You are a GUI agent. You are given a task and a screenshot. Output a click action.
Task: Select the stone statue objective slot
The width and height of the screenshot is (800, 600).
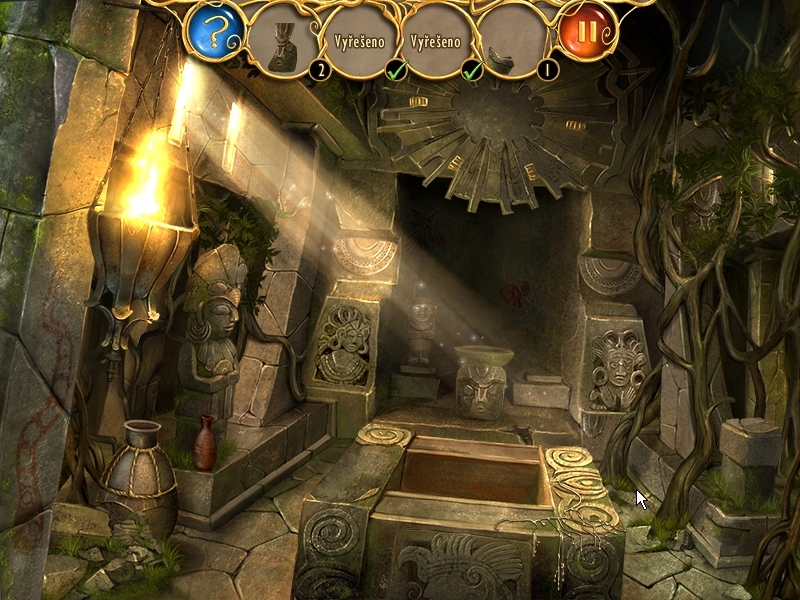pos(284,43)
